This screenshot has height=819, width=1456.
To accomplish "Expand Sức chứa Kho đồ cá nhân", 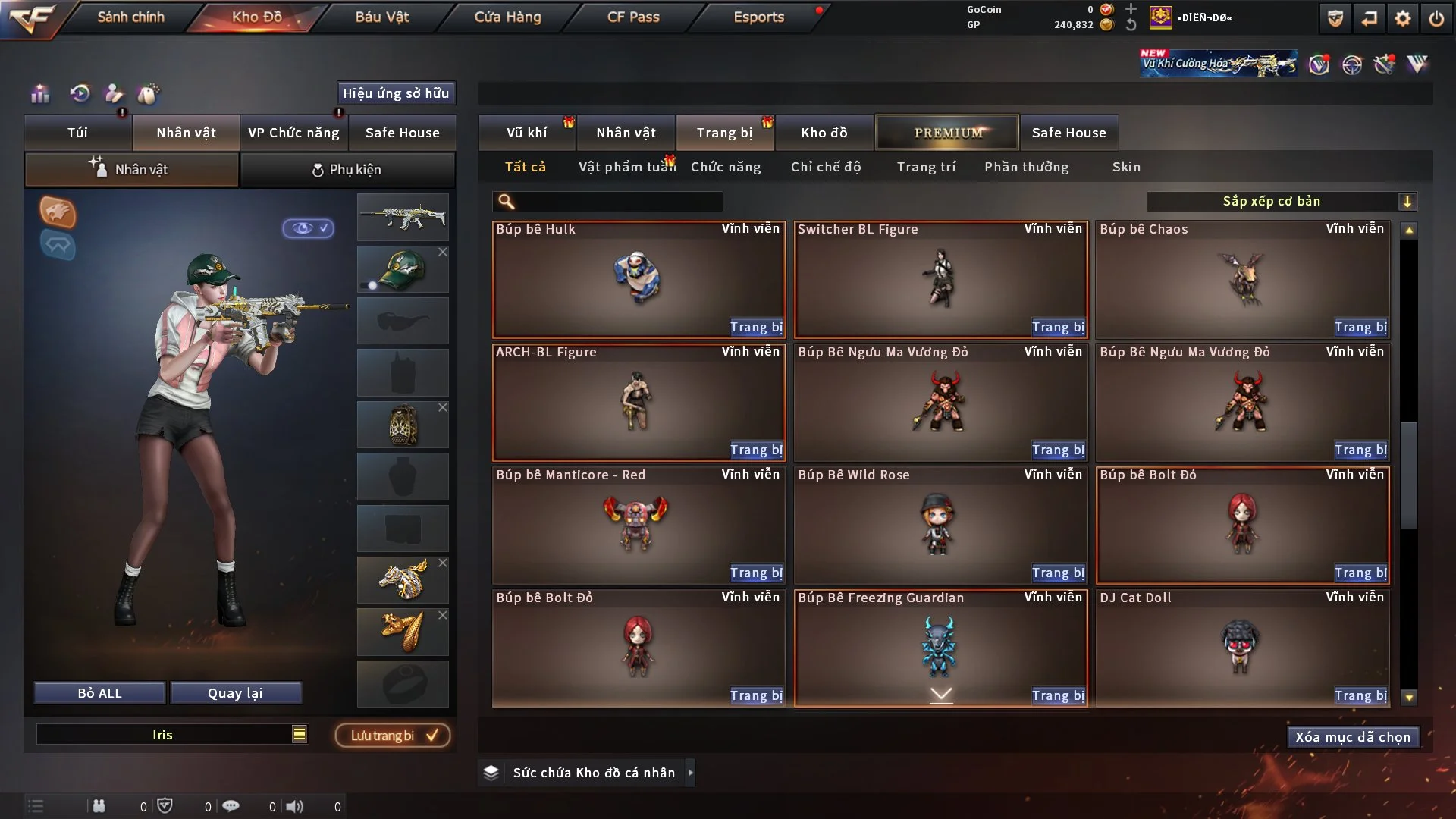I will coord(690,773).
